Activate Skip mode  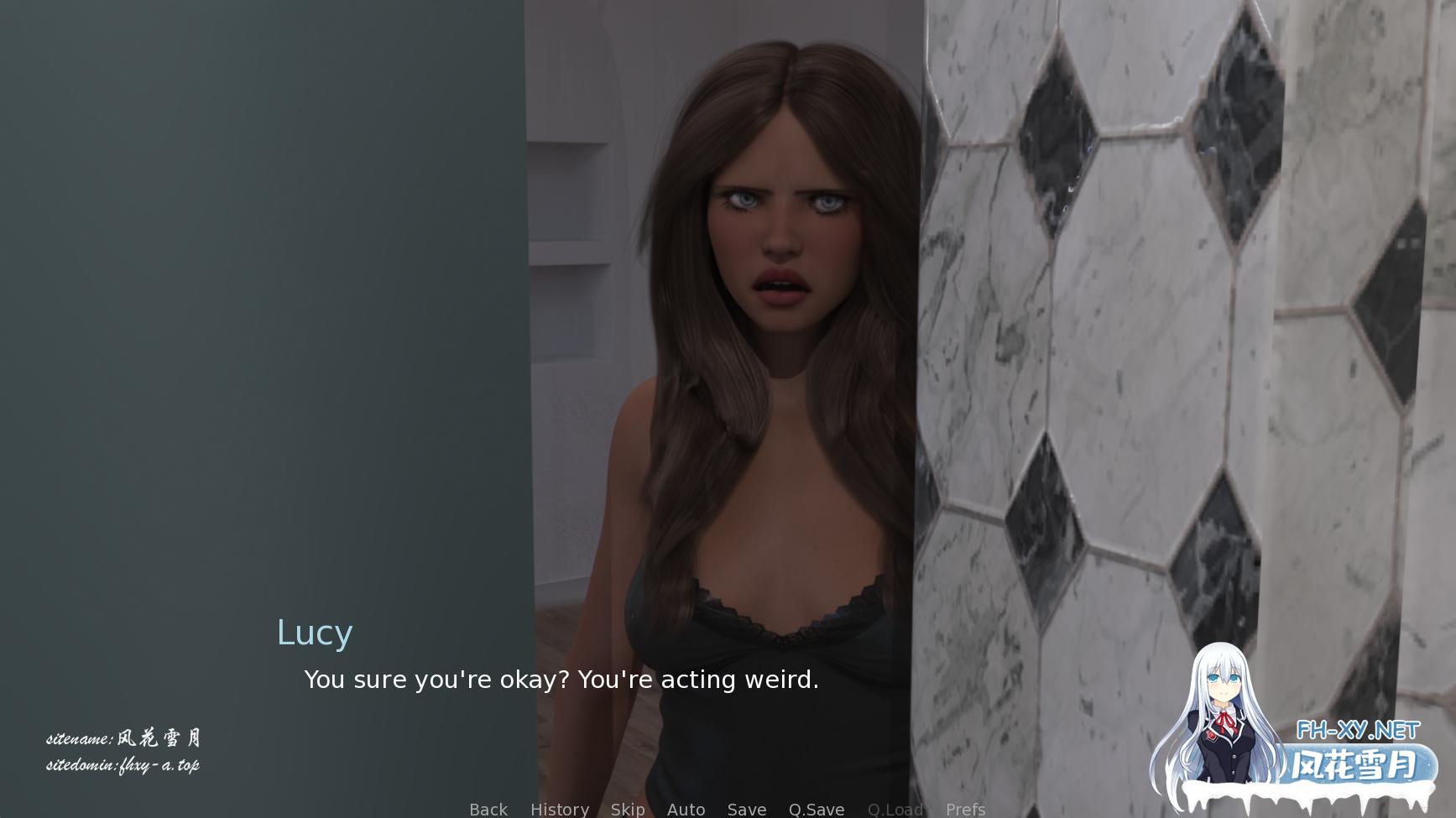(x=627, y=809)
